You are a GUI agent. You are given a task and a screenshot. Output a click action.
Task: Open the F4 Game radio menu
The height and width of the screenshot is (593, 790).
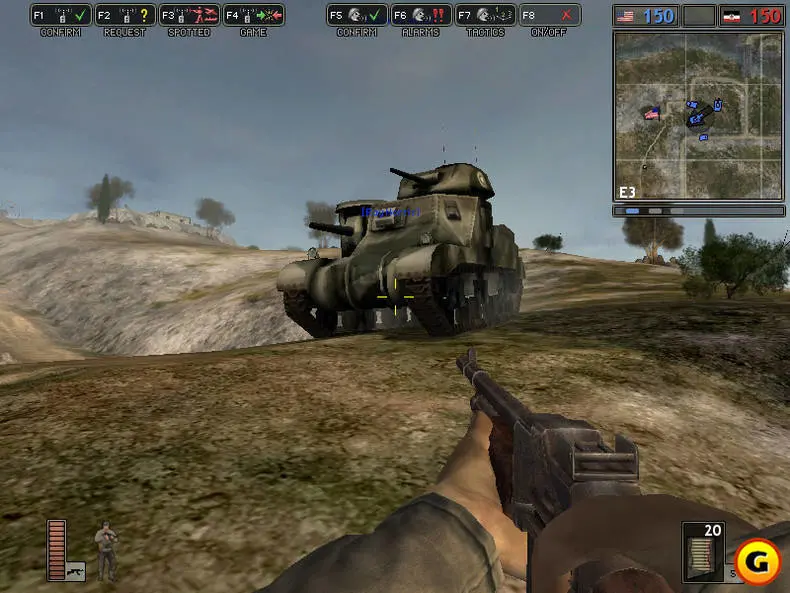(x=254, y=16)
